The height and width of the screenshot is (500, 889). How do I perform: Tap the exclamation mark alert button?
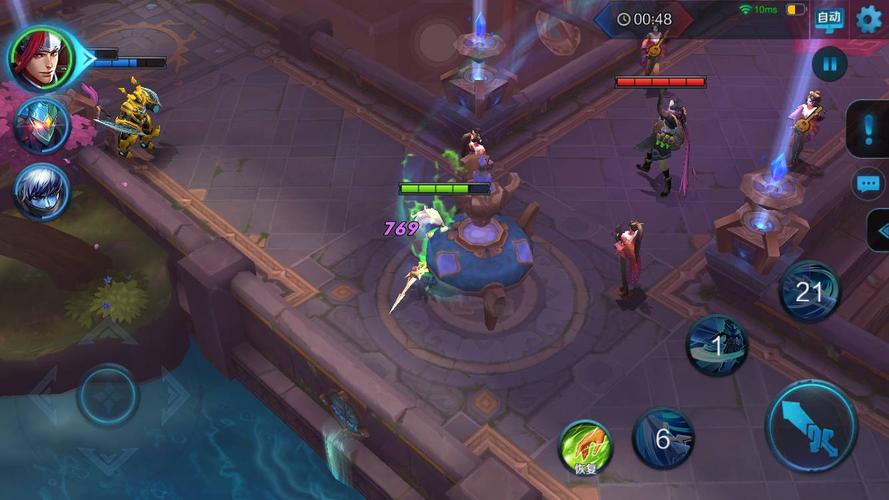click(x=868, y=129)
